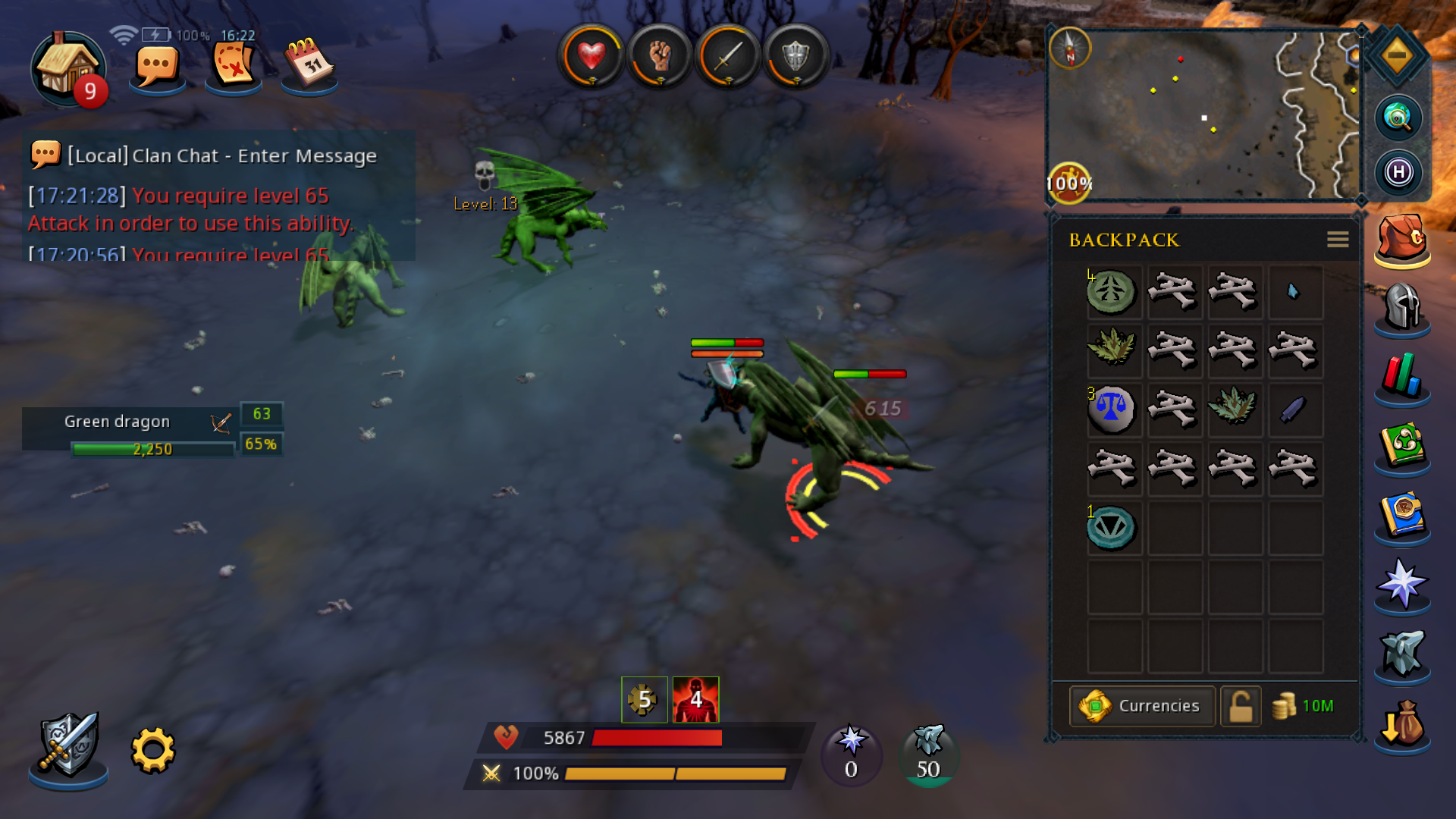Select the blue scales rune item
1456x819 pixels.
coord(1112,409)
